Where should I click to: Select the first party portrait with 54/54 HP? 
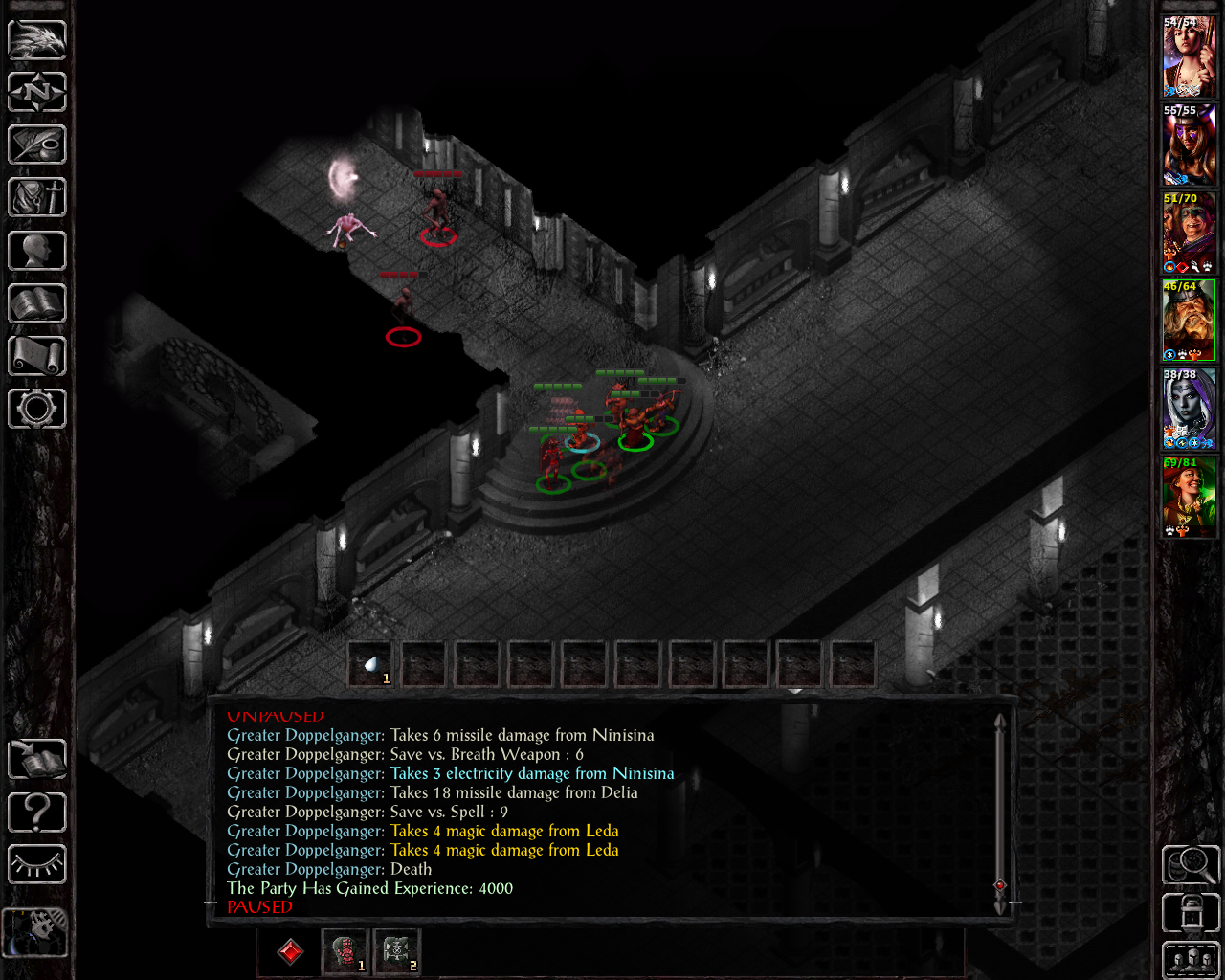(x=1189, y=57)
